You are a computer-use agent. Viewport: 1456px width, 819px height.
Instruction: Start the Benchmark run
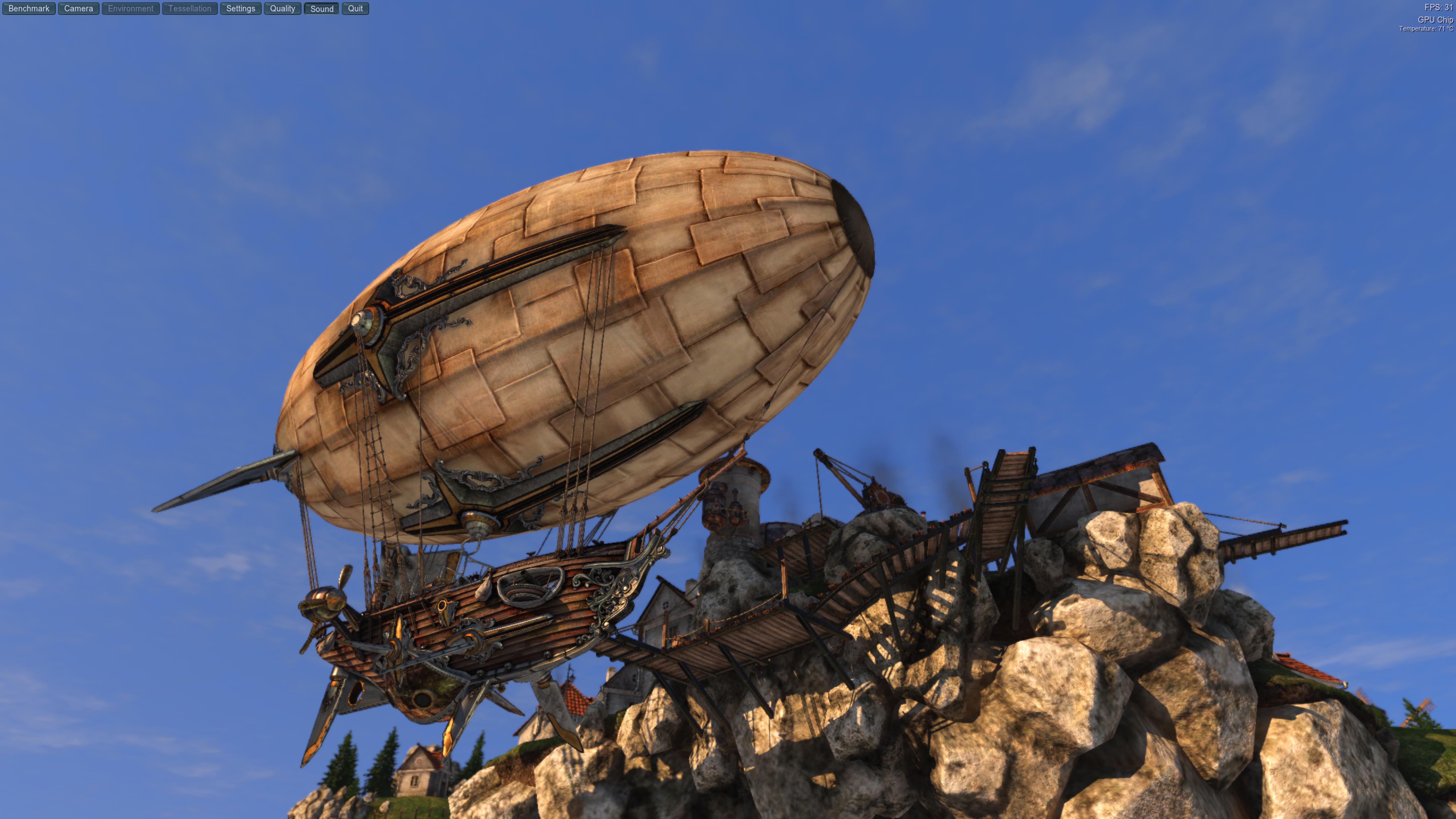[x=29, y=9]
